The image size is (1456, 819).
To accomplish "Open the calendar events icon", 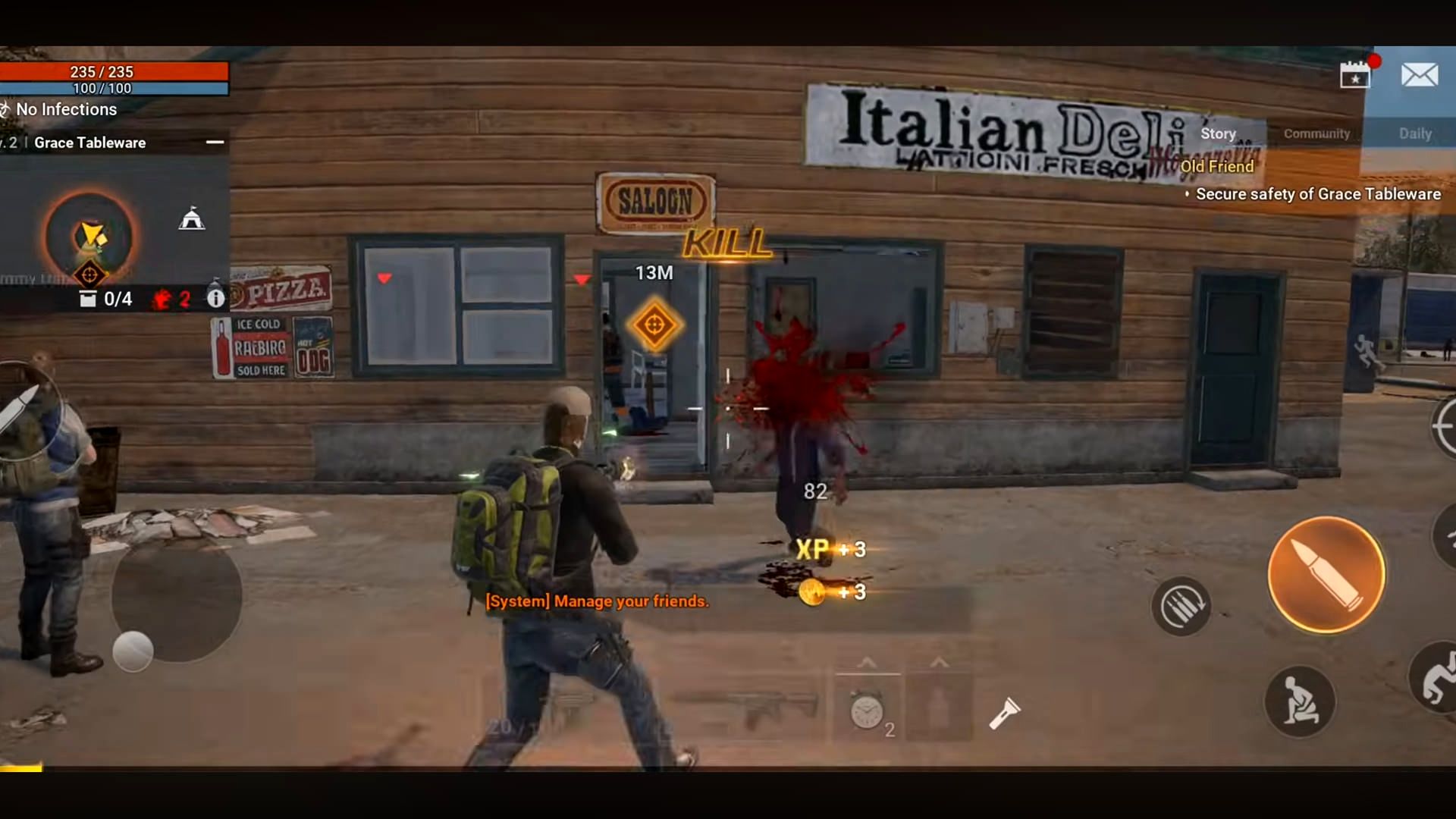I will (x=1355, y=74).
